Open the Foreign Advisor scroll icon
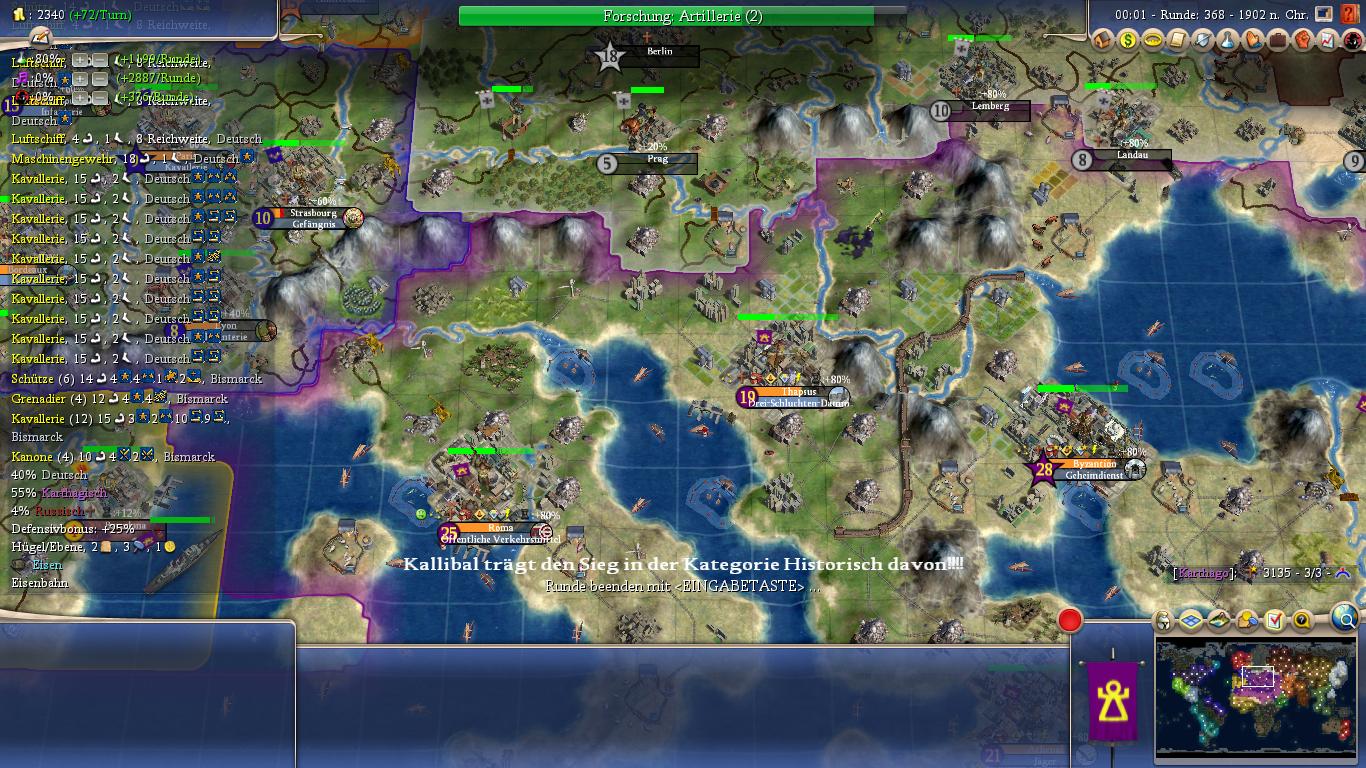This screenshot has width=1366, height=768. click(1178, 41)
